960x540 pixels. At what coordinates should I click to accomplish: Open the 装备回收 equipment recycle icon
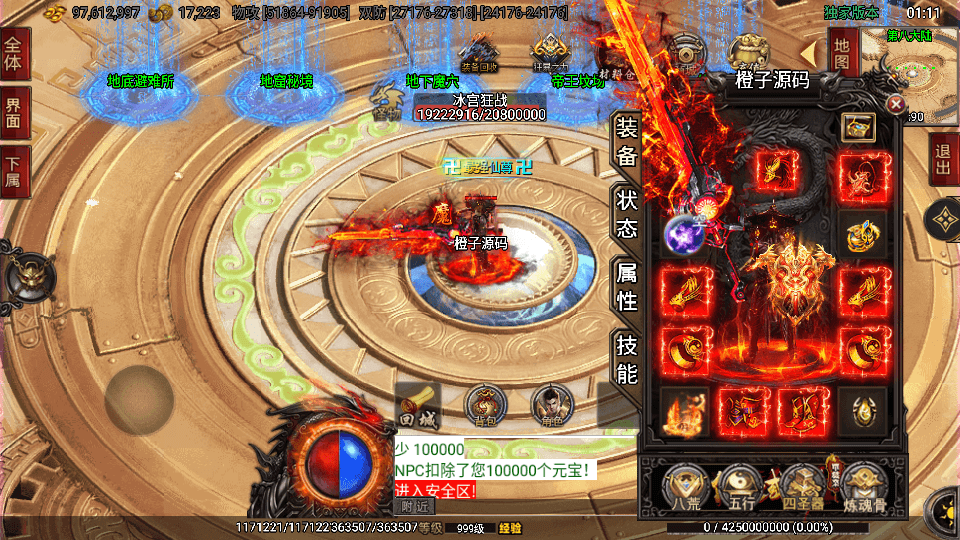[477, 54]
